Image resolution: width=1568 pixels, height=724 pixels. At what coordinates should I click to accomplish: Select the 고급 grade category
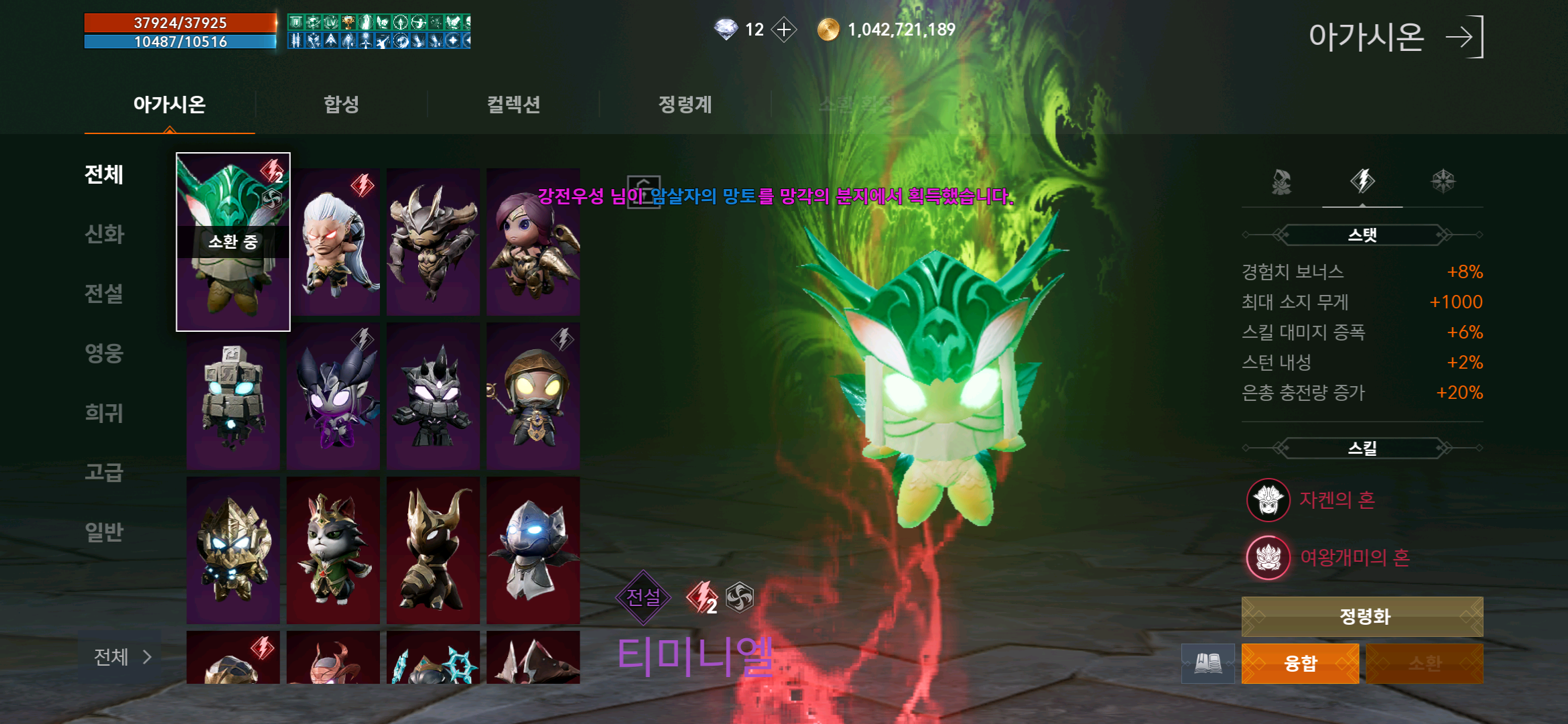click(x=104, y=472)
